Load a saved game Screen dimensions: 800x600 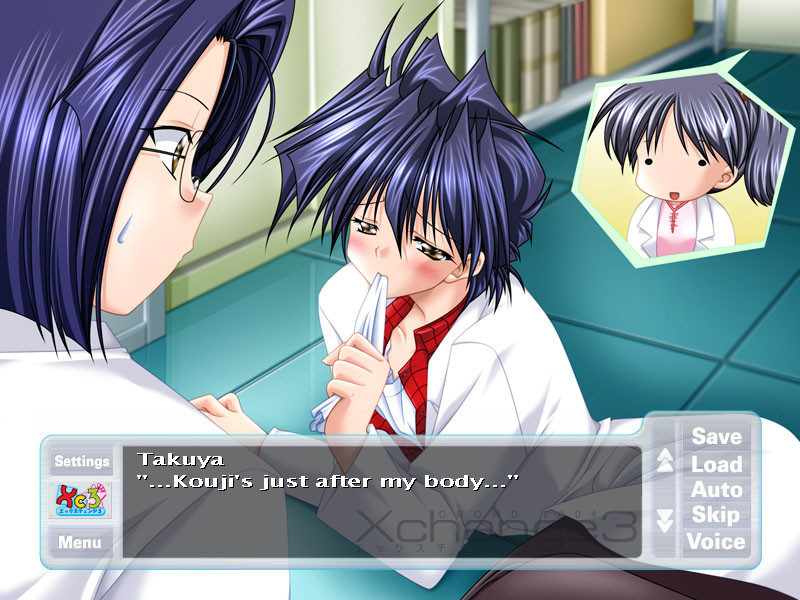(x=716, y=464)
